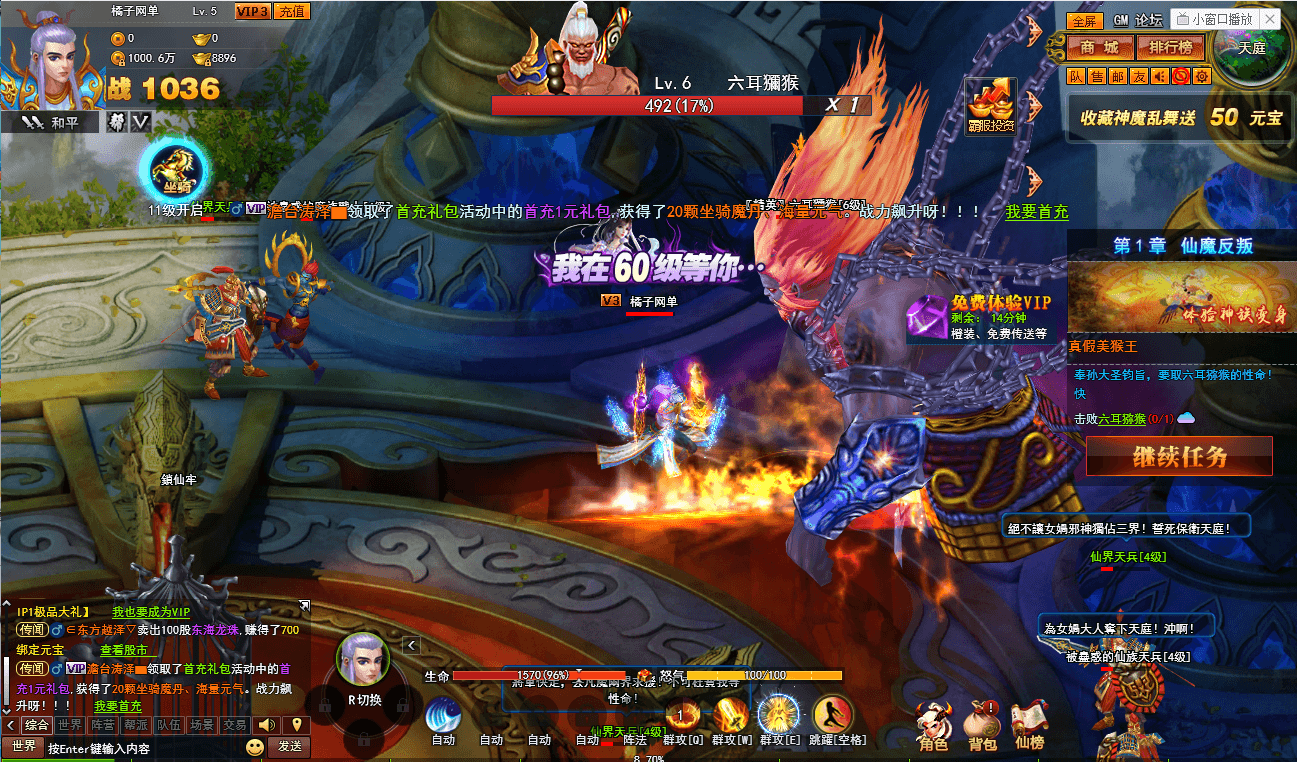The image size is (1297, 762).
Task: Toggle 全屏 fullscreen mode
Action: pyautogui.click(x=1084, y=20)
